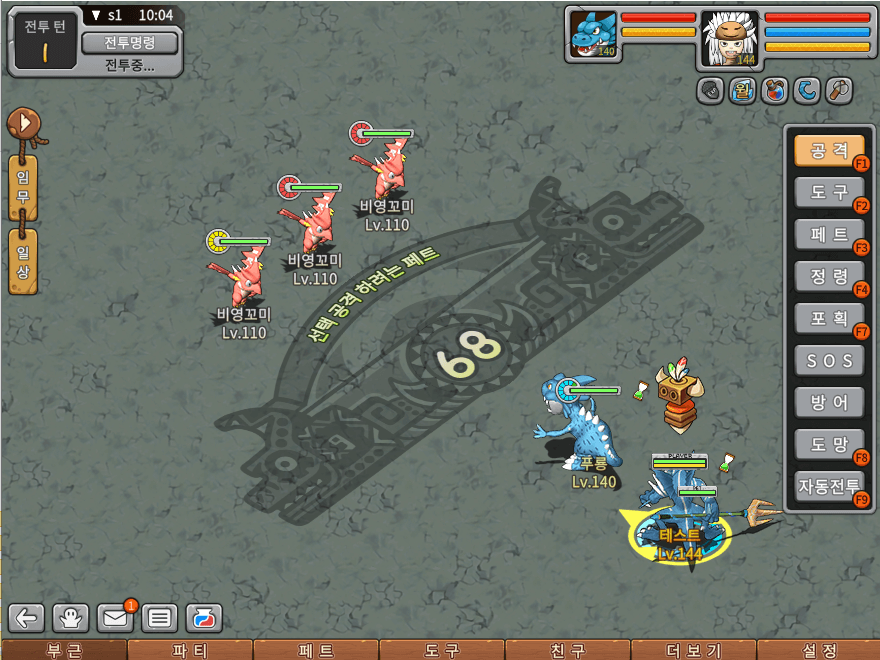Call for help with the SOS button
The image size is (880, 660).
tap(828, 360)
